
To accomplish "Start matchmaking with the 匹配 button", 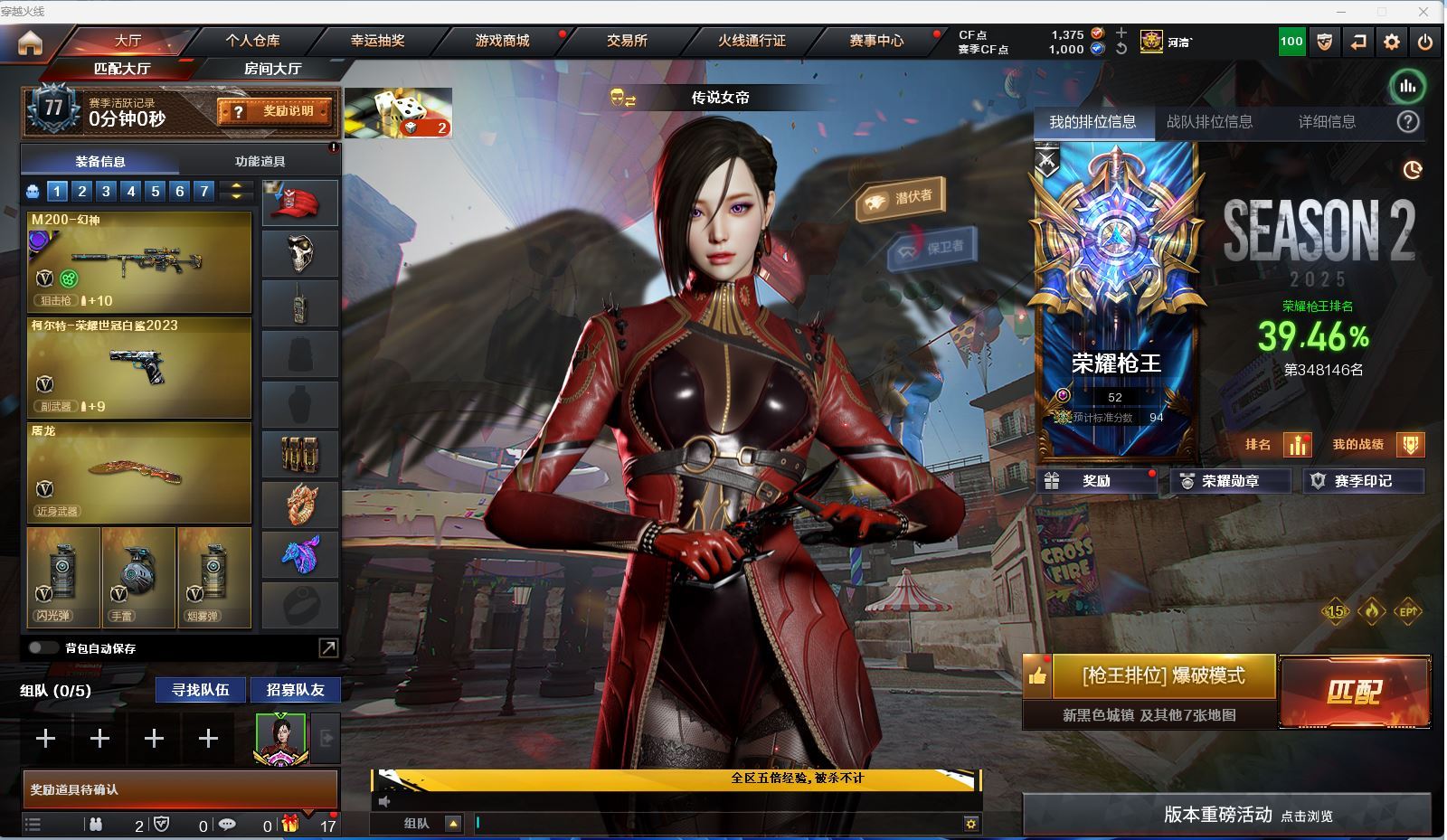I will [1354, 692].
